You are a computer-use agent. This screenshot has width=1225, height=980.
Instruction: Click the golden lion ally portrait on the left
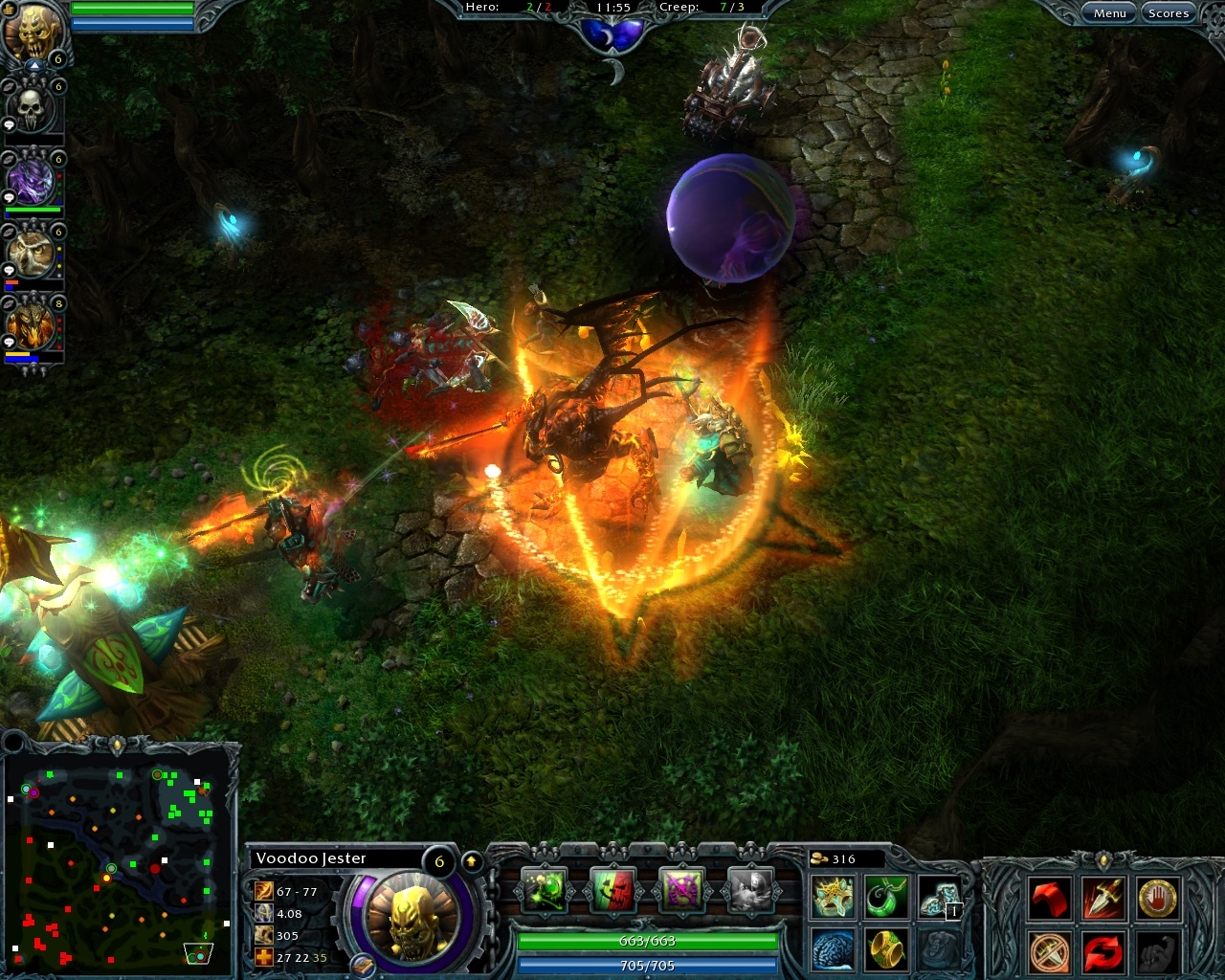coord(32,325)
